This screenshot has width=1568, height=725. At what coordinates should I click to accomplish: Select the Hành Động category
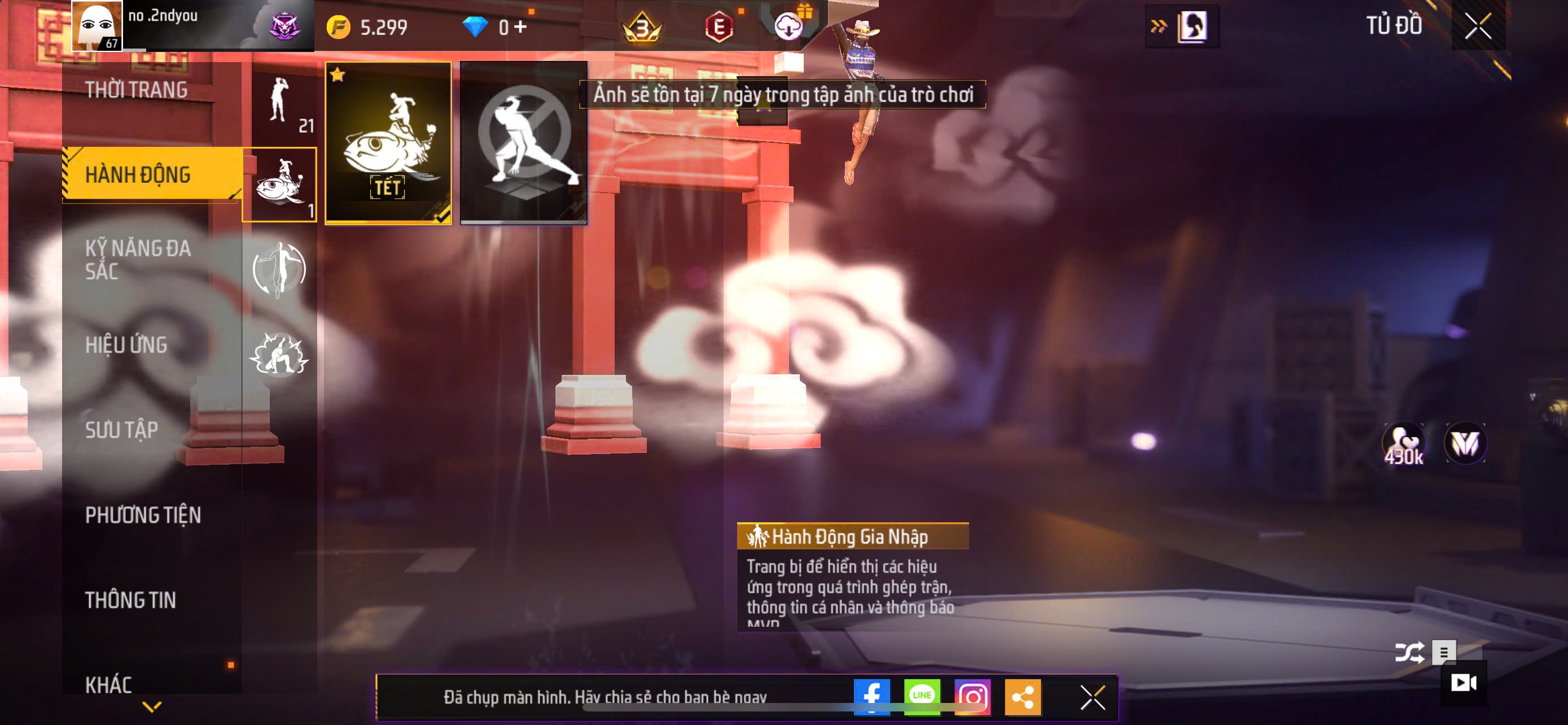click(138, 174)
